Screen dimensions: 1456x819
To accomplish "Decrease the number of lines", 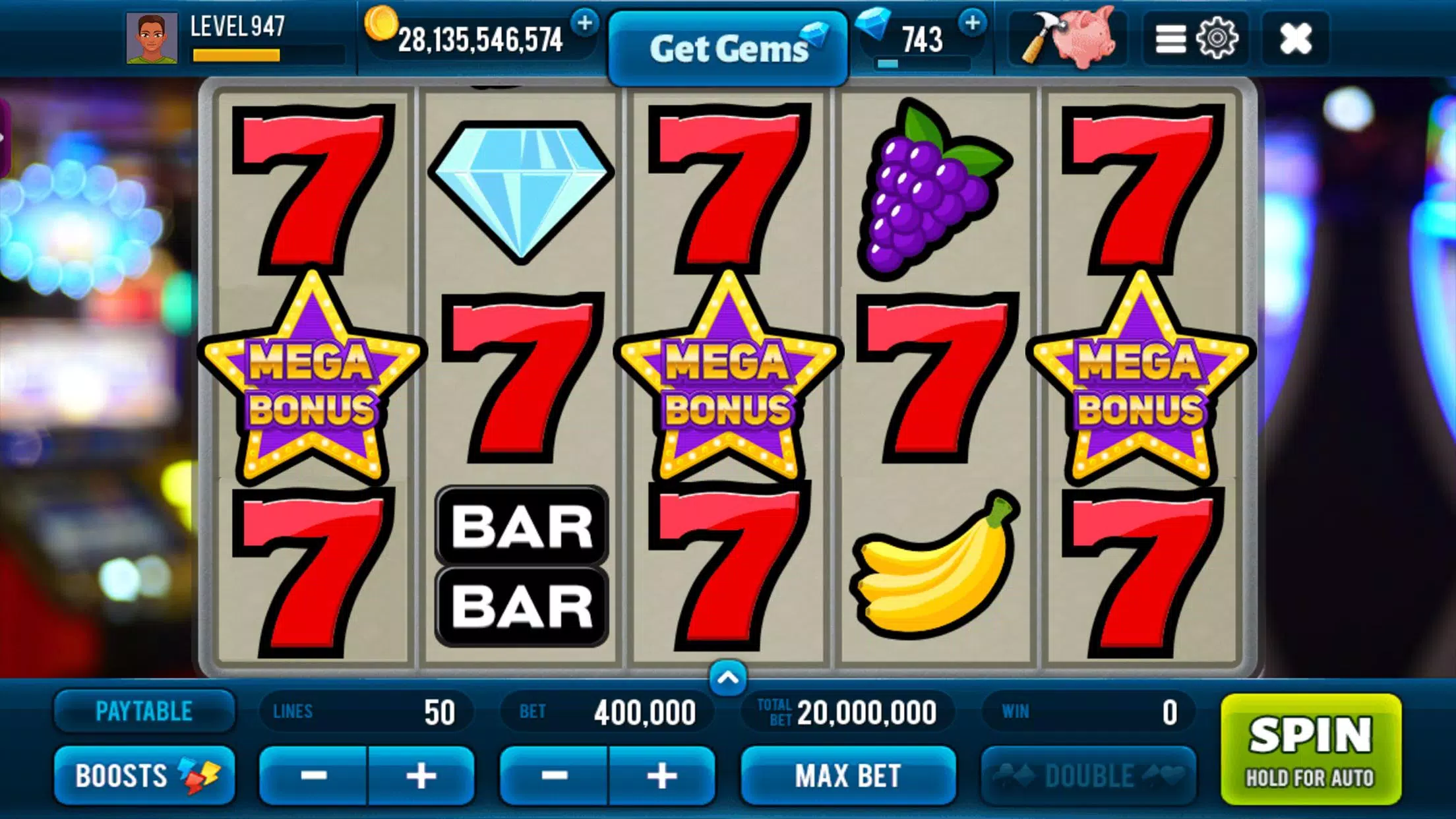I will point(315,775).
